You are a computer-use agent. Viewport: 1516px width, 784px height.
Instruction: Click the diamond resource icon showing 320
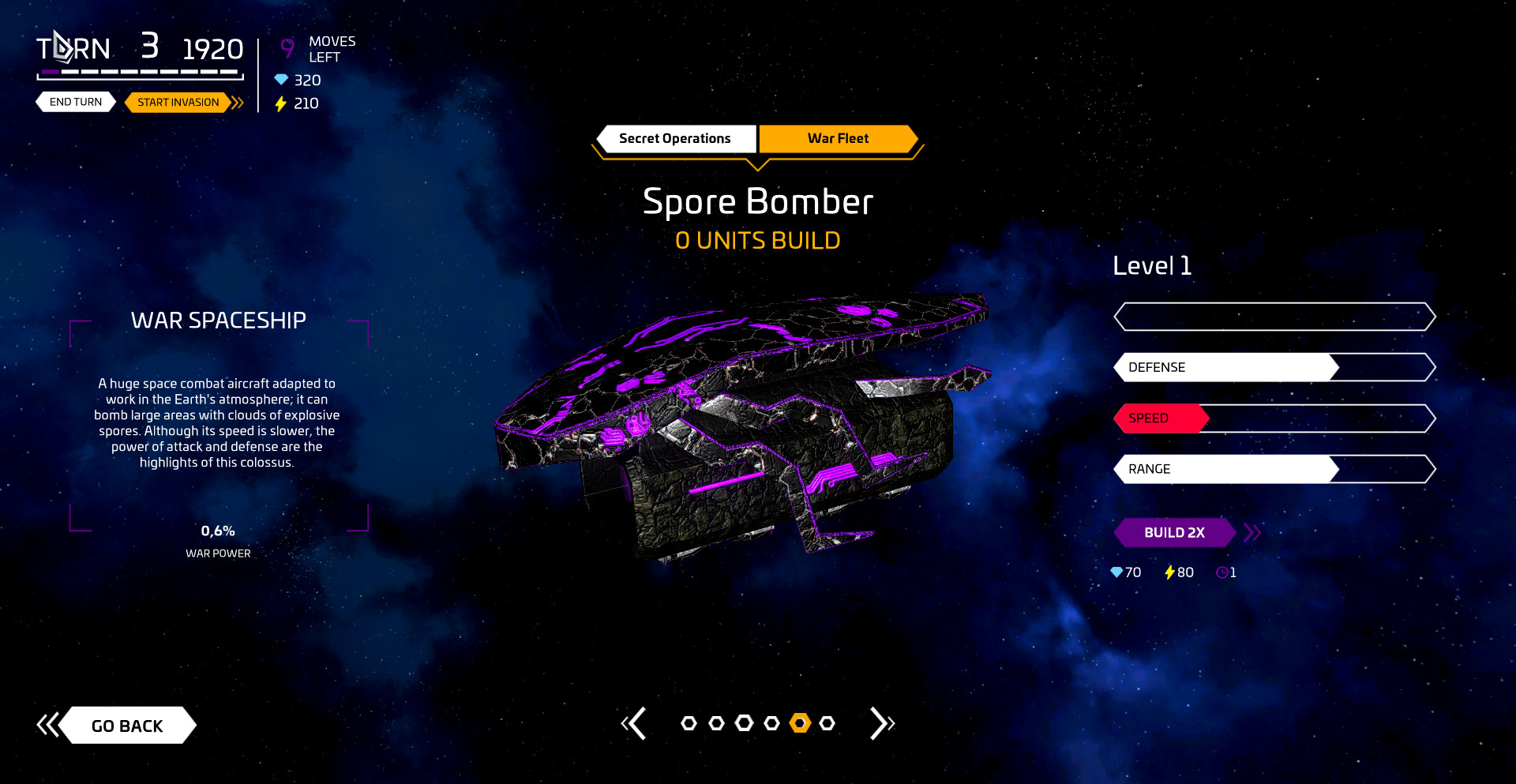click(x=283, y=80)
